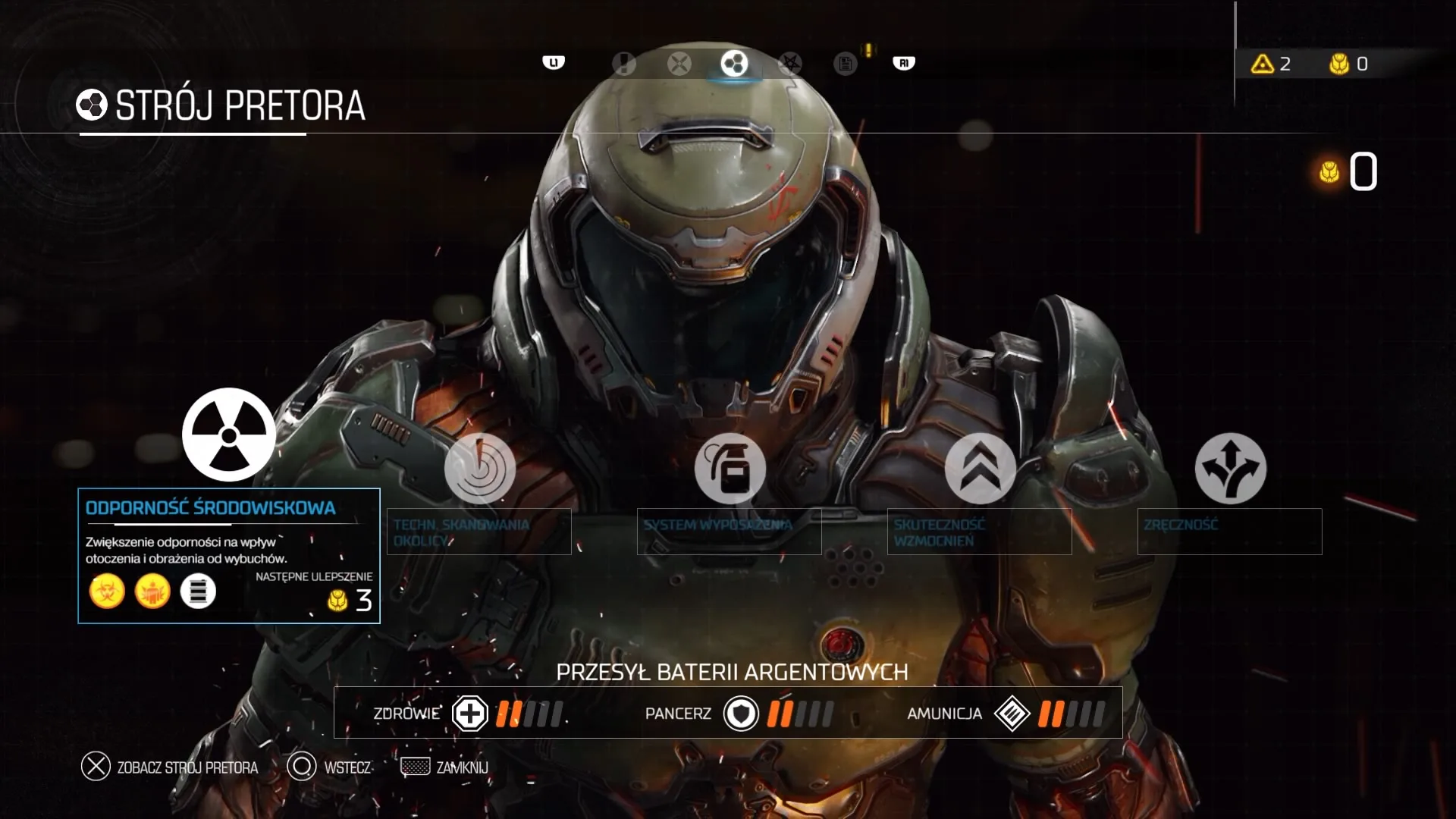
Task: Switch to the exclamation mark missions tab
Action: coord(623,64)
